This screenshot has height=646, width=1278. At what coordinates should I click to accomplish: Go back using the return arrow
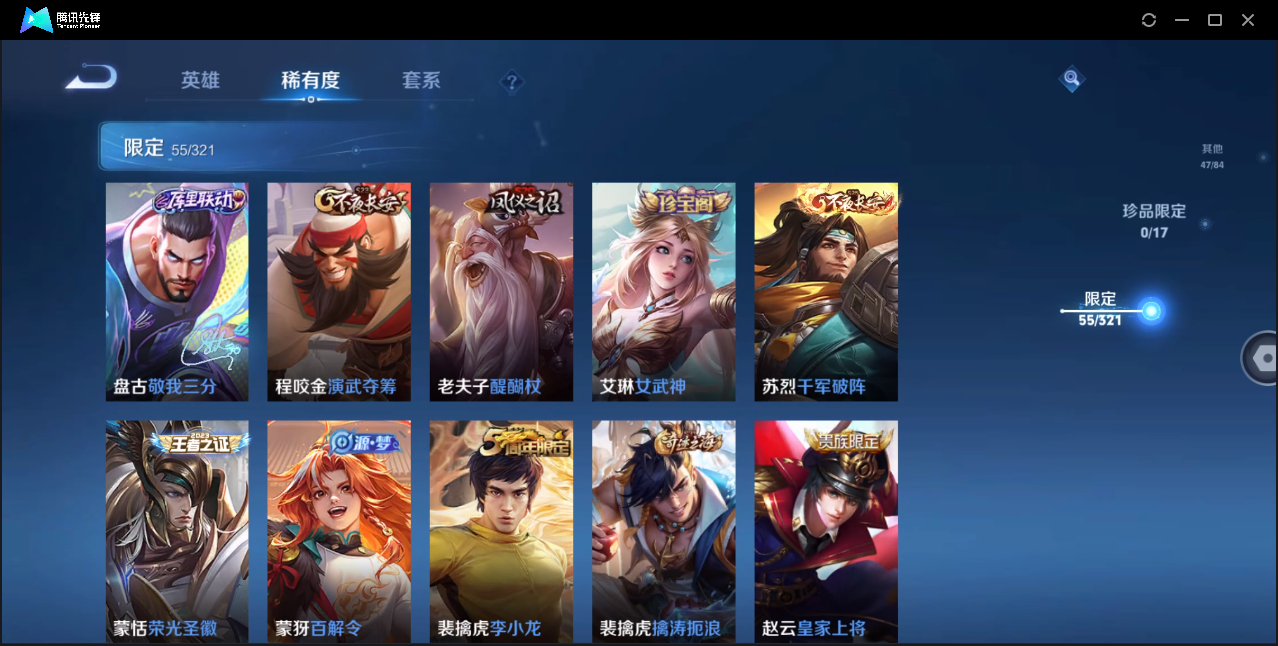pyautogui.click(x=92, y=78)
